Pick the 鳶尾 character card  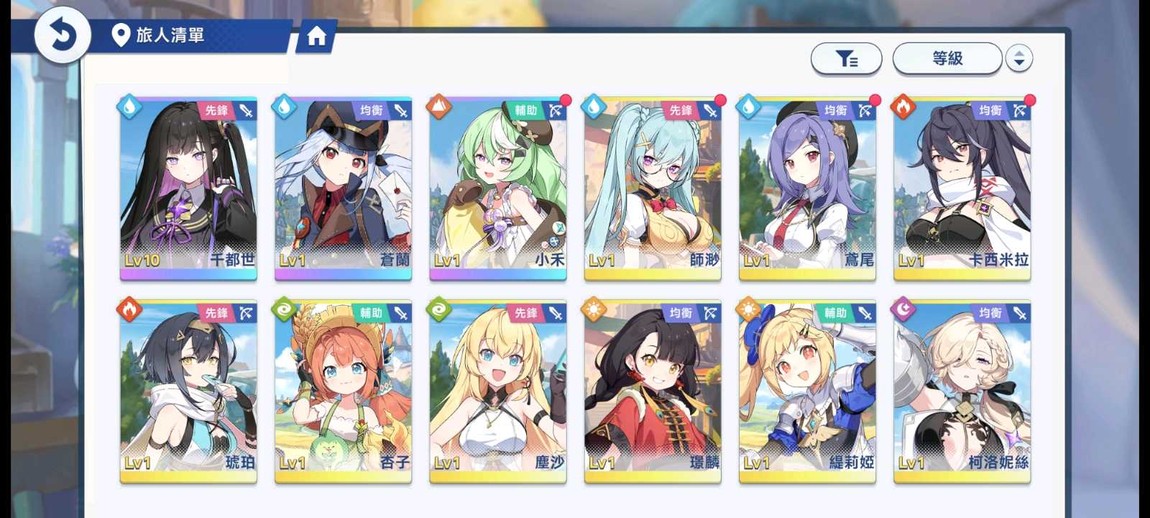807,188
